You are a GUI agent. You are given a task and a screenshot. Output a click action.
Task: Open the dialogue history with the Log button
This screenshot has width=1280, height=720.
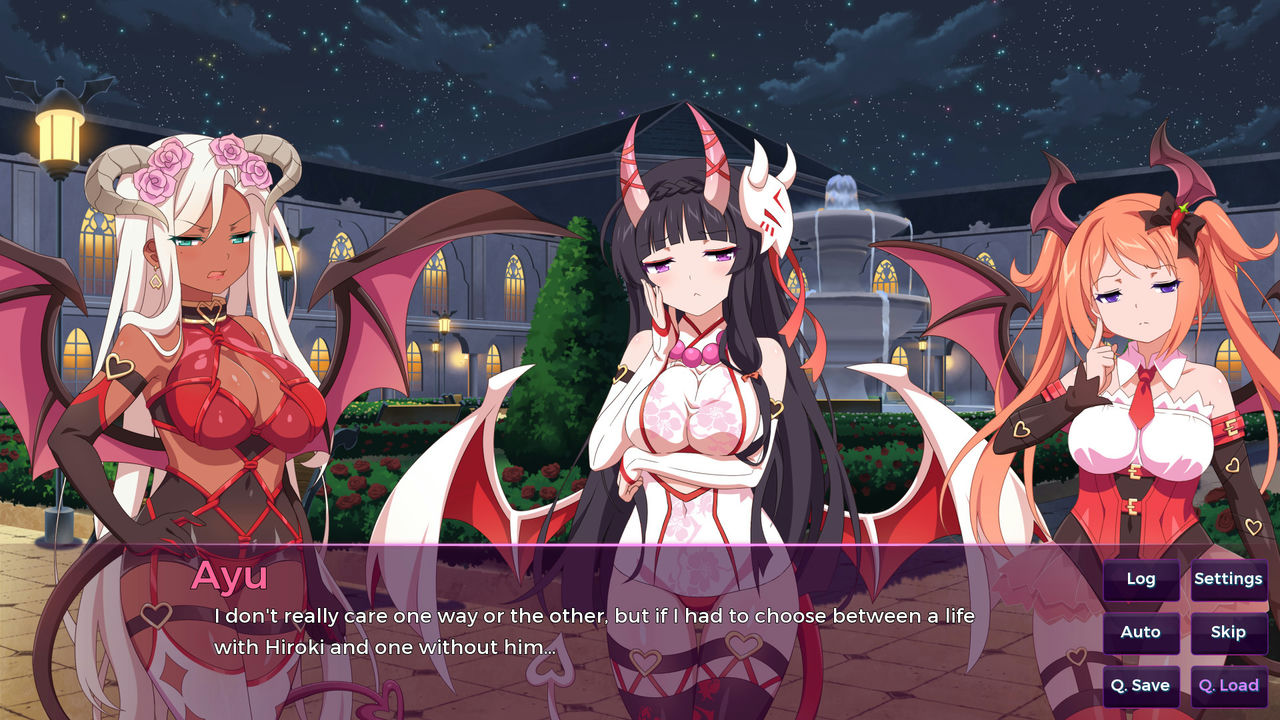[1141, 578]
